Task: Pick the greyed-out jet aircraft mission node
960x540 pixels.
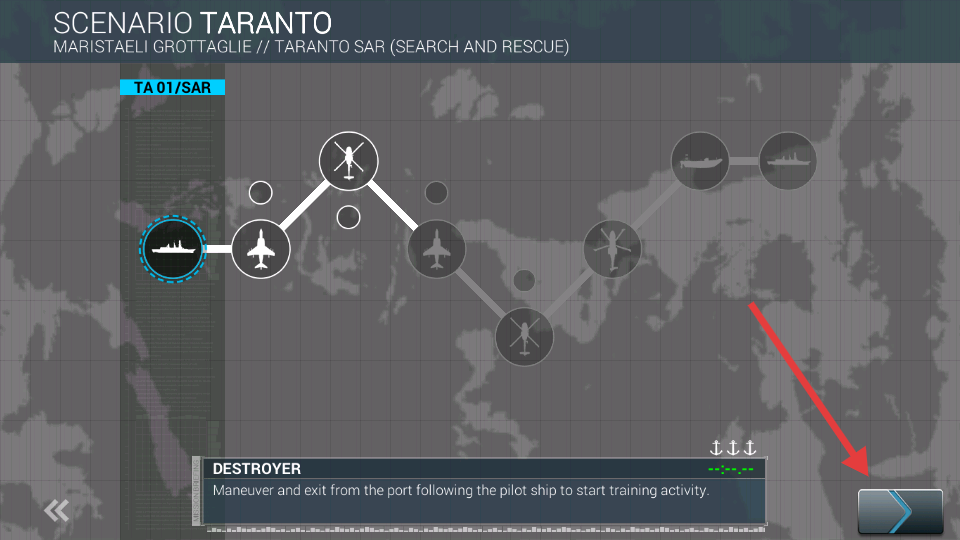Action: (436, 248)
